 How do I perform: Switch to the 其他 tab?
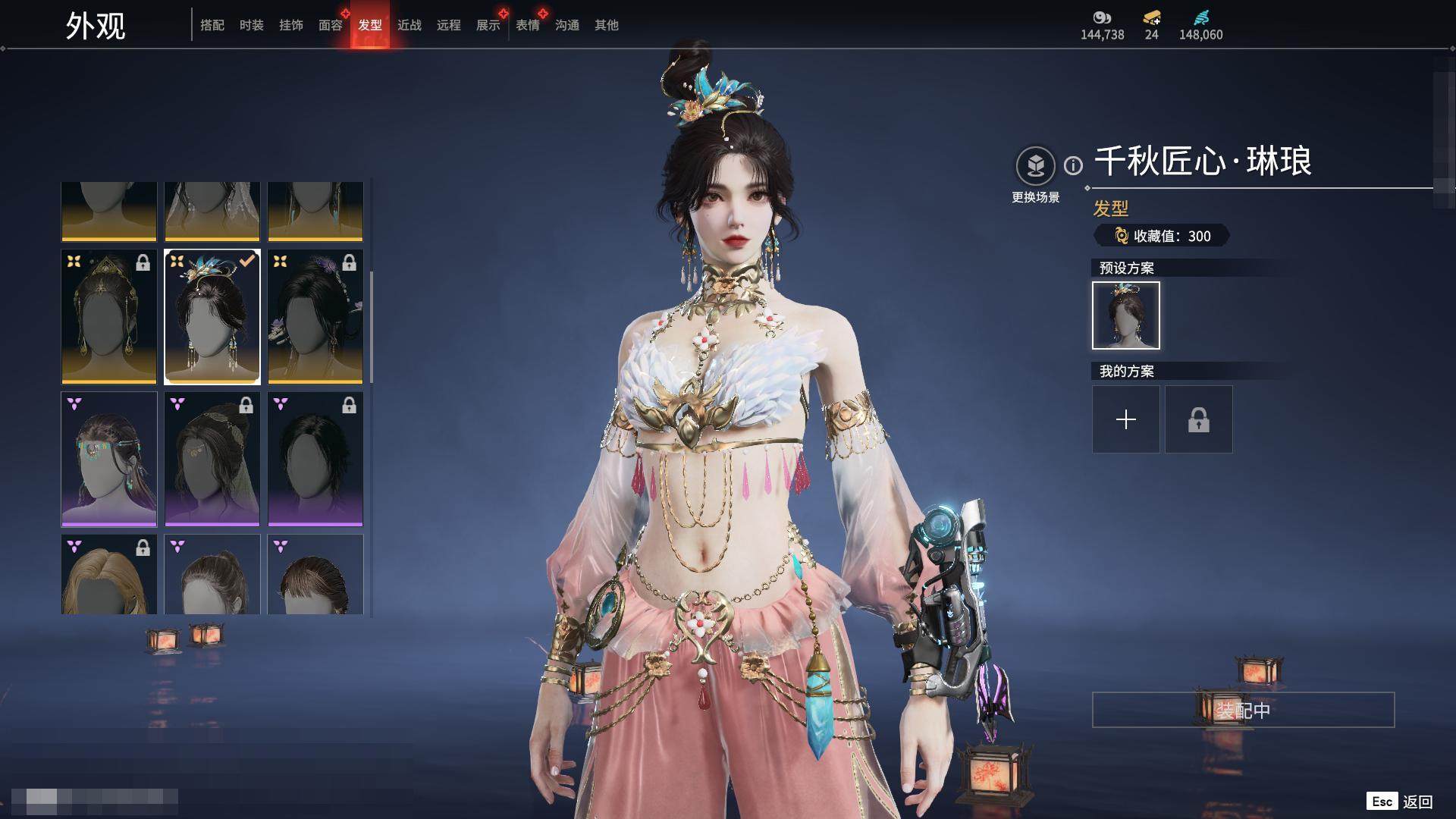point(607,25)
